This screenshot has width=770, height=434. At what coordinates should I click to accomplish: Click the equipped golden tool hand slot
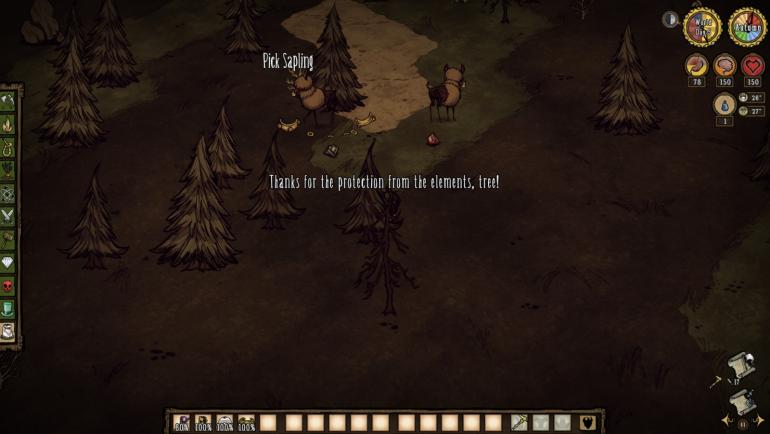click(519, 423)
